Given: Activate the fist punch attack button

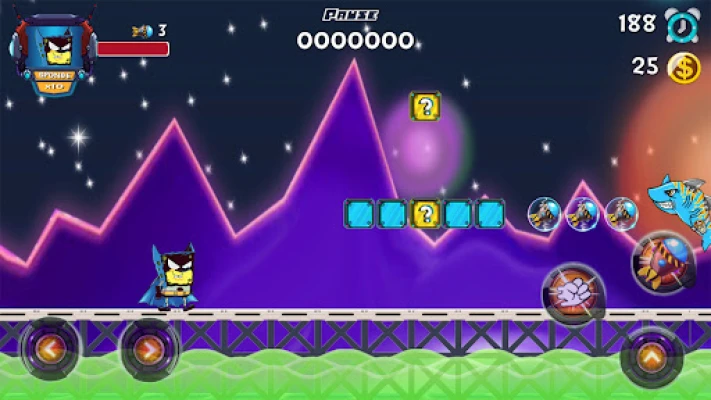Looking at the screenshot, I should click(573, 293).
